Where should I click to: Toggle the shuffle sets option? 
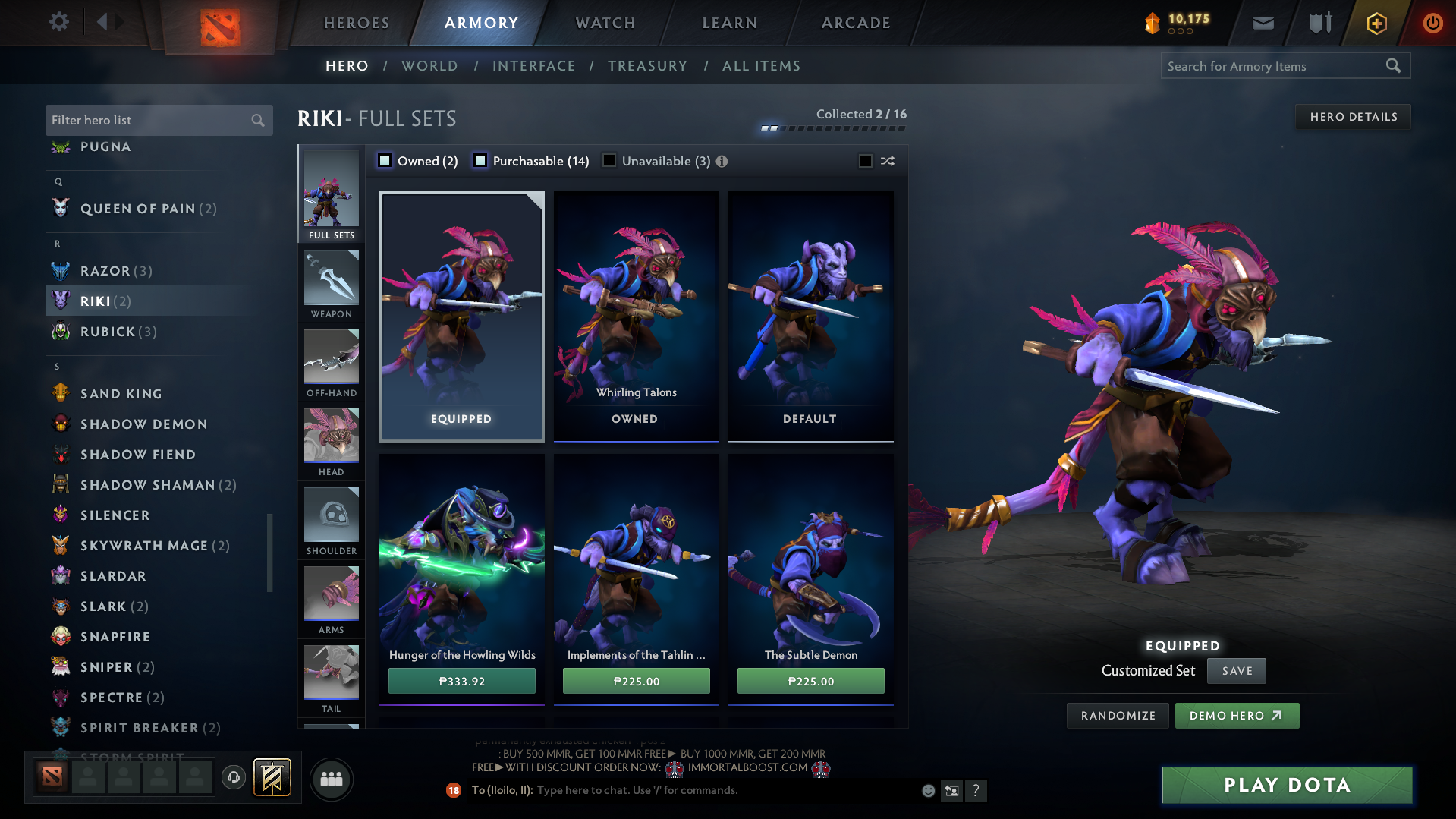[x=865, y=161]
